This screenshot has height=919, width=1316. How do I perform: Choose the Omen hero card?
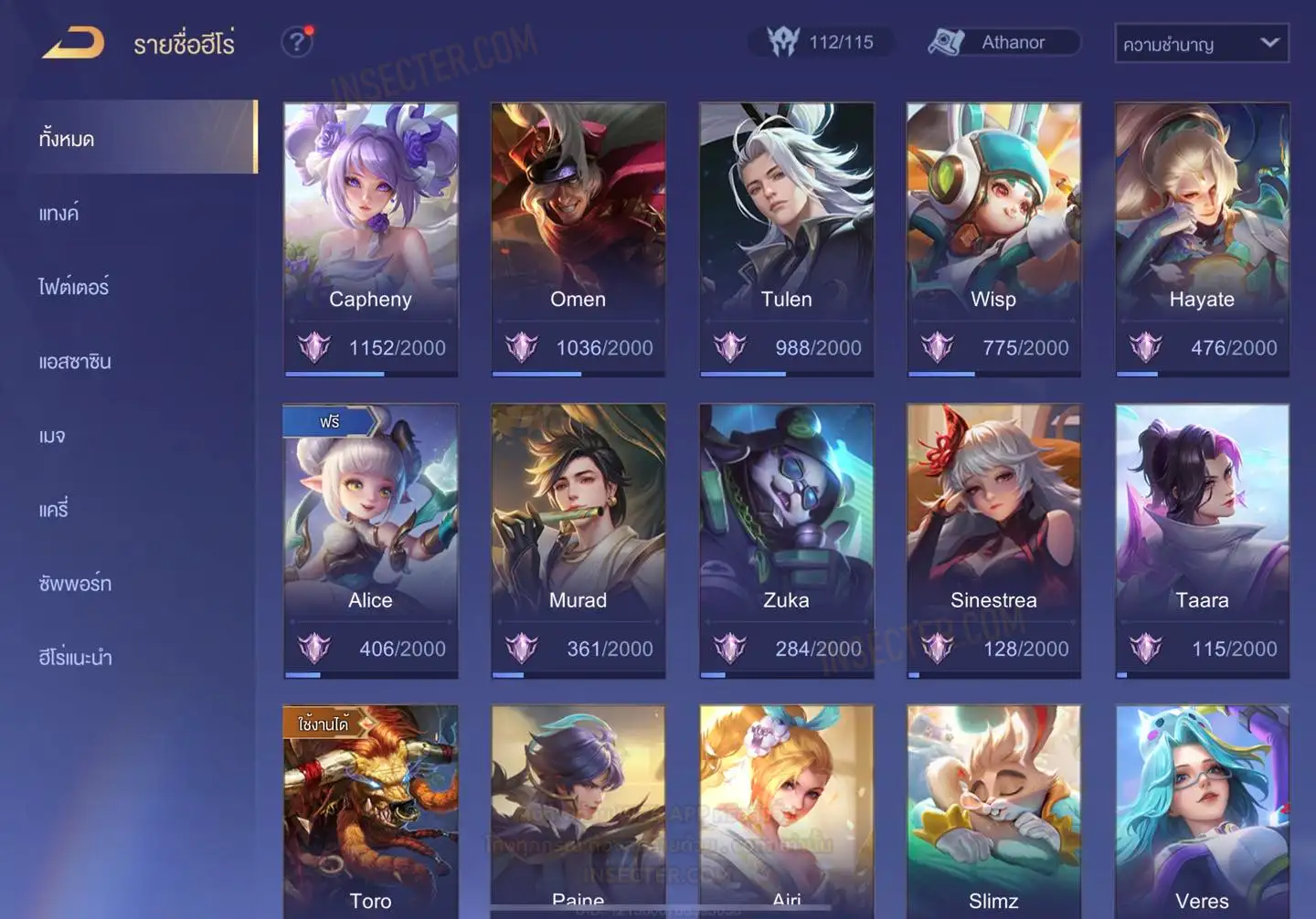[578, 238]
